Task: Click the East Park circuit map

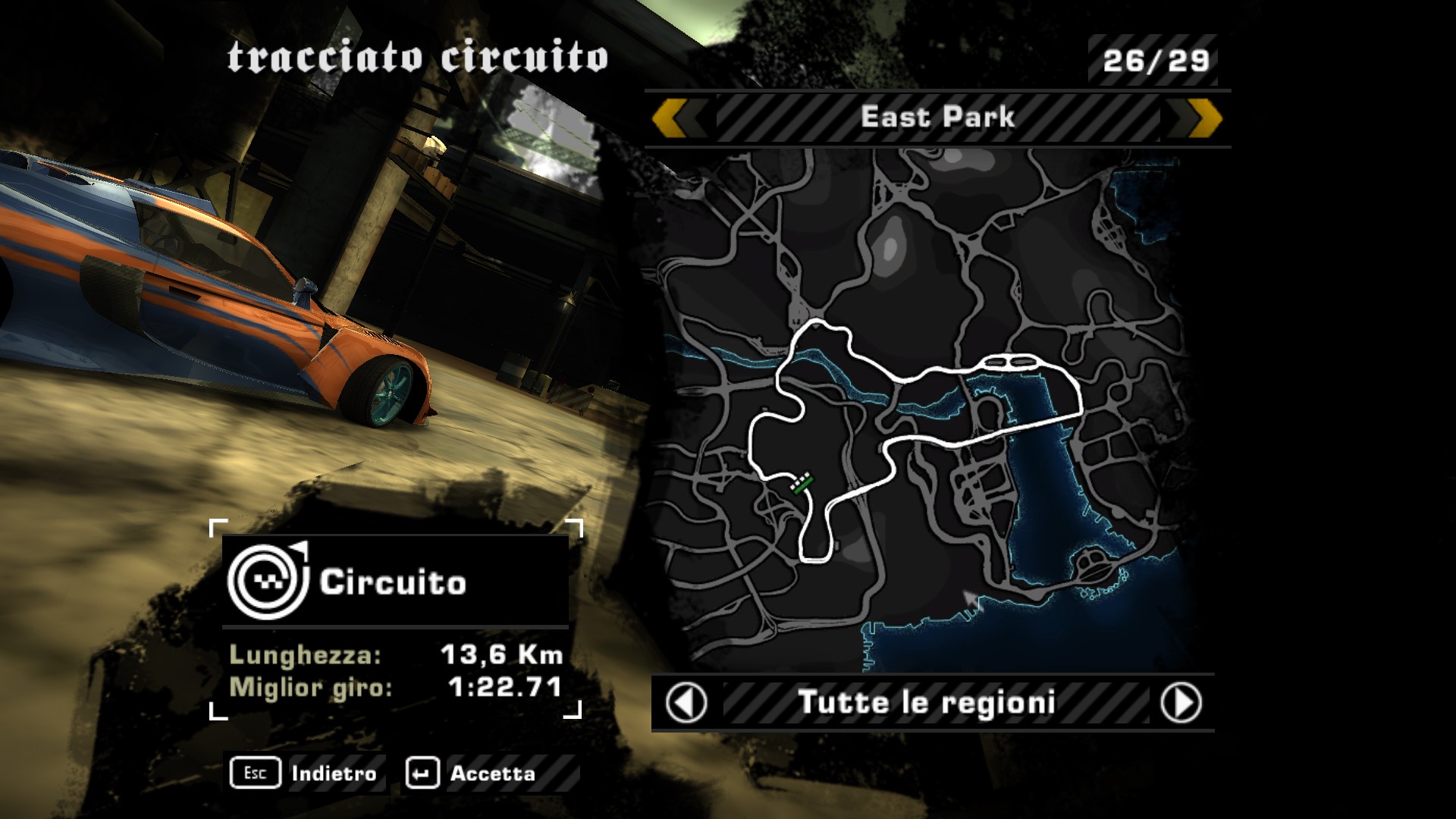Action: [918, 409]
